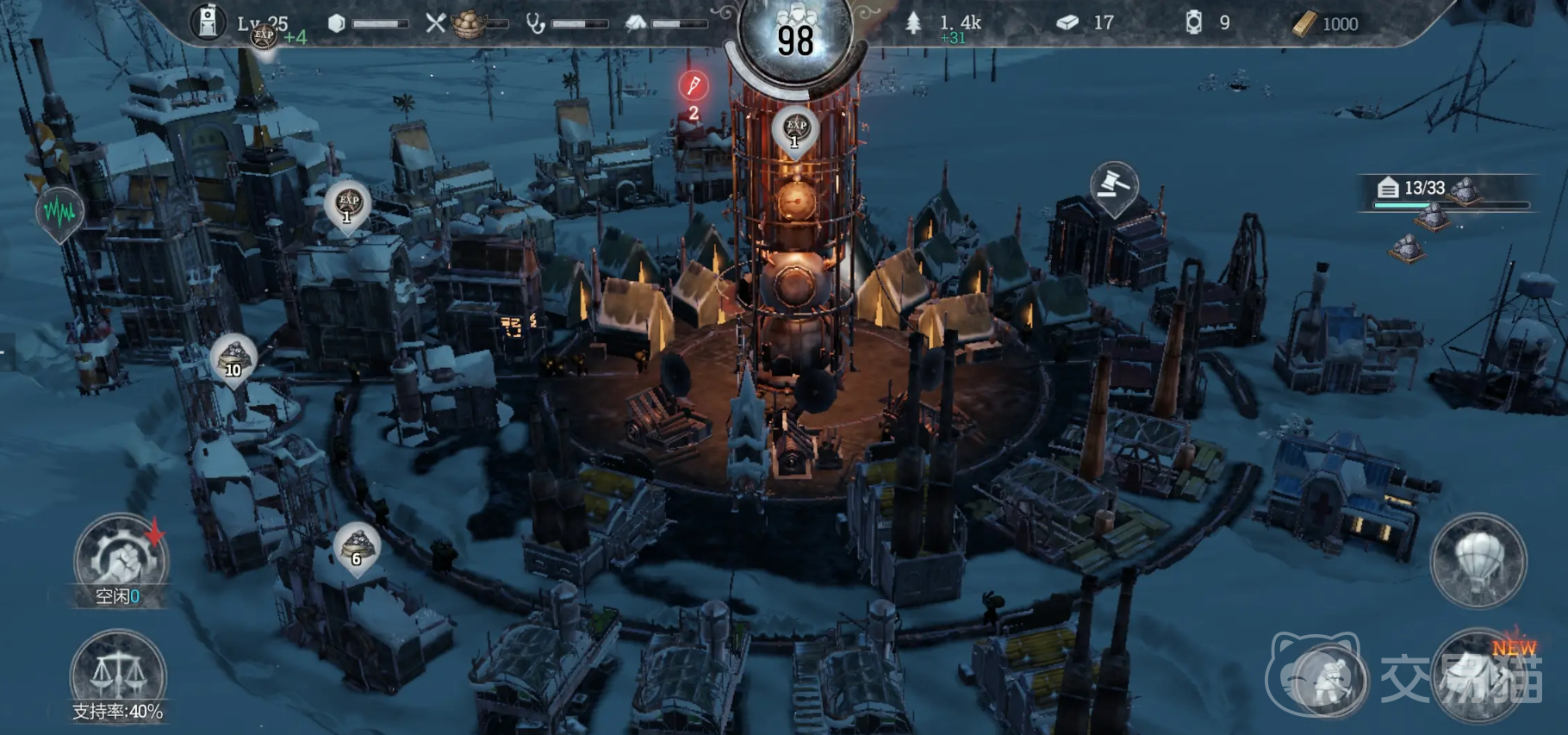This screenshot has width=1568, height=735.
Task: Tap the green heartbeat marker
Action: pos(59,211)
